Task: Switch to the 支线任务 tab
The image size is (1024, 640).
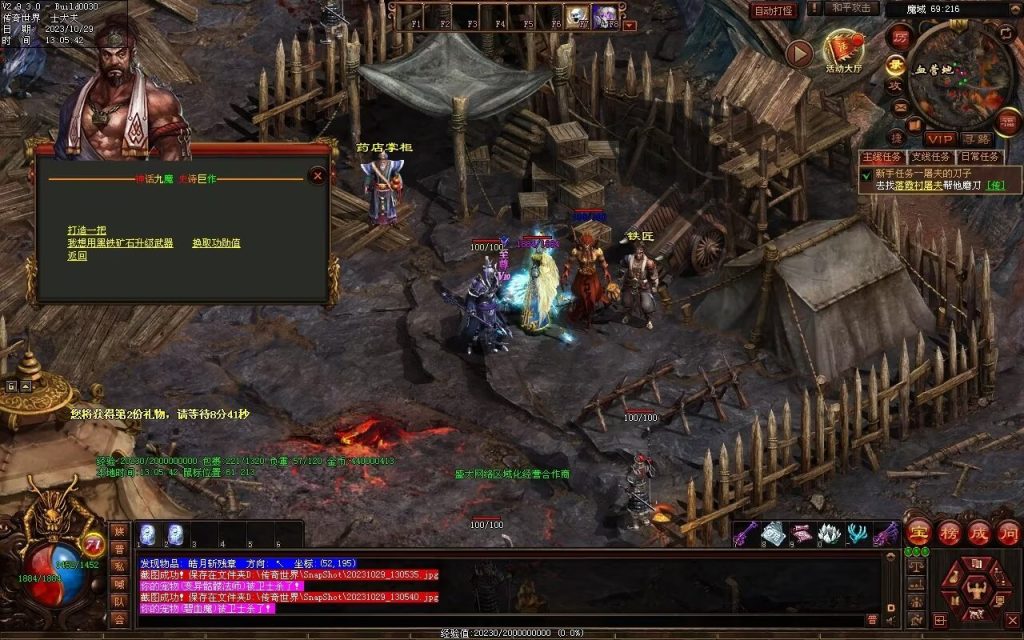Action: 930,157
